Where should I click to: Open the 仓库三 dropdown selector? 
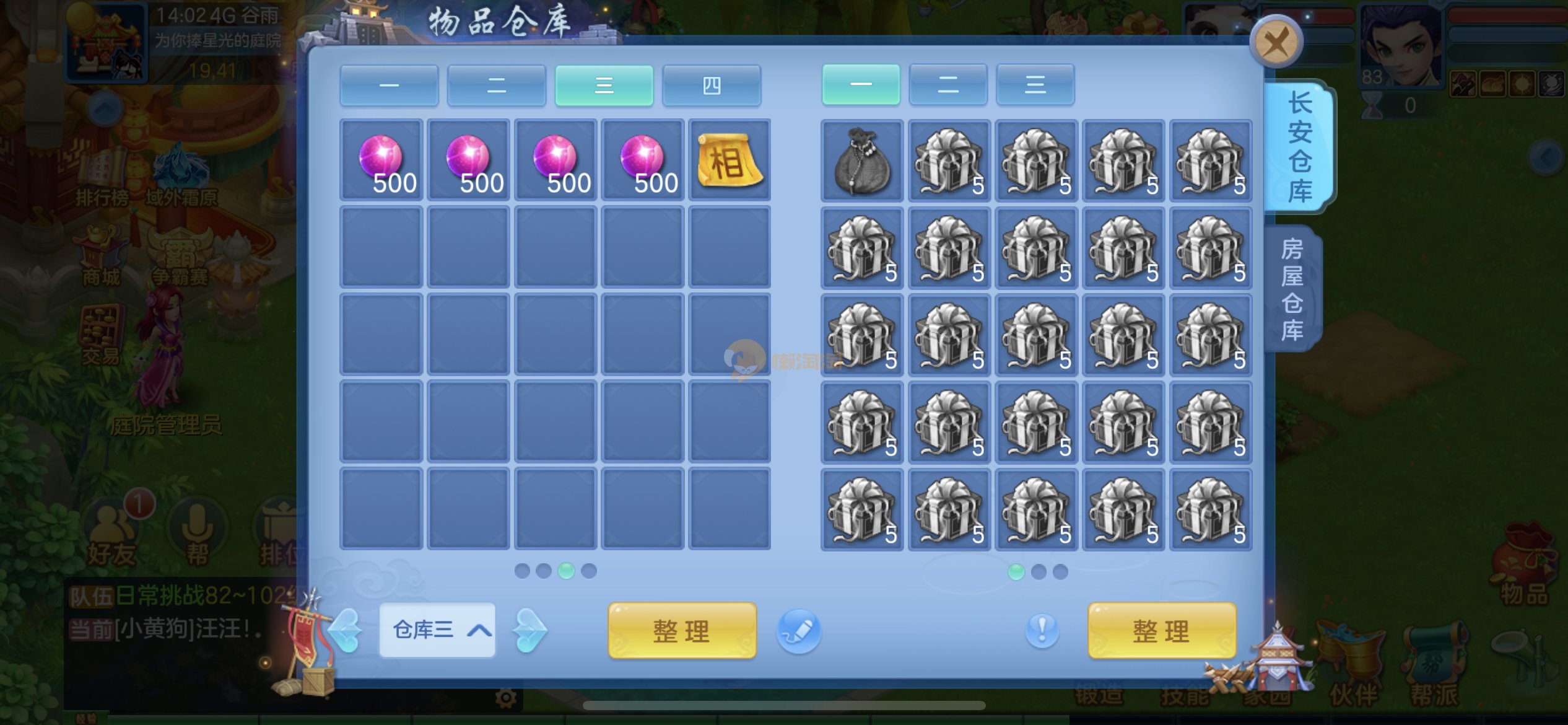(437, 630)
